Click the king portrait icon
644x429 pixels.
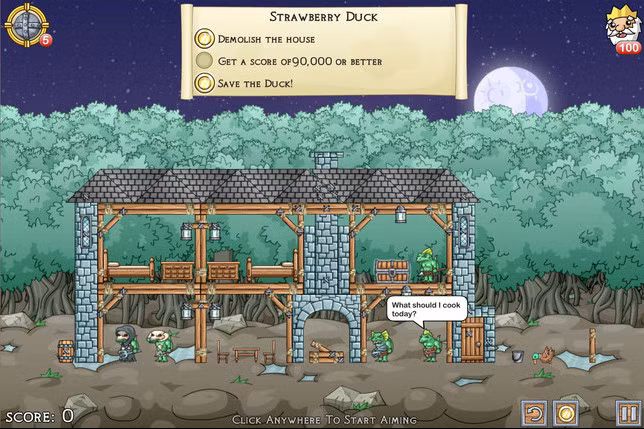pyautogui.click(x=623, y=25)
